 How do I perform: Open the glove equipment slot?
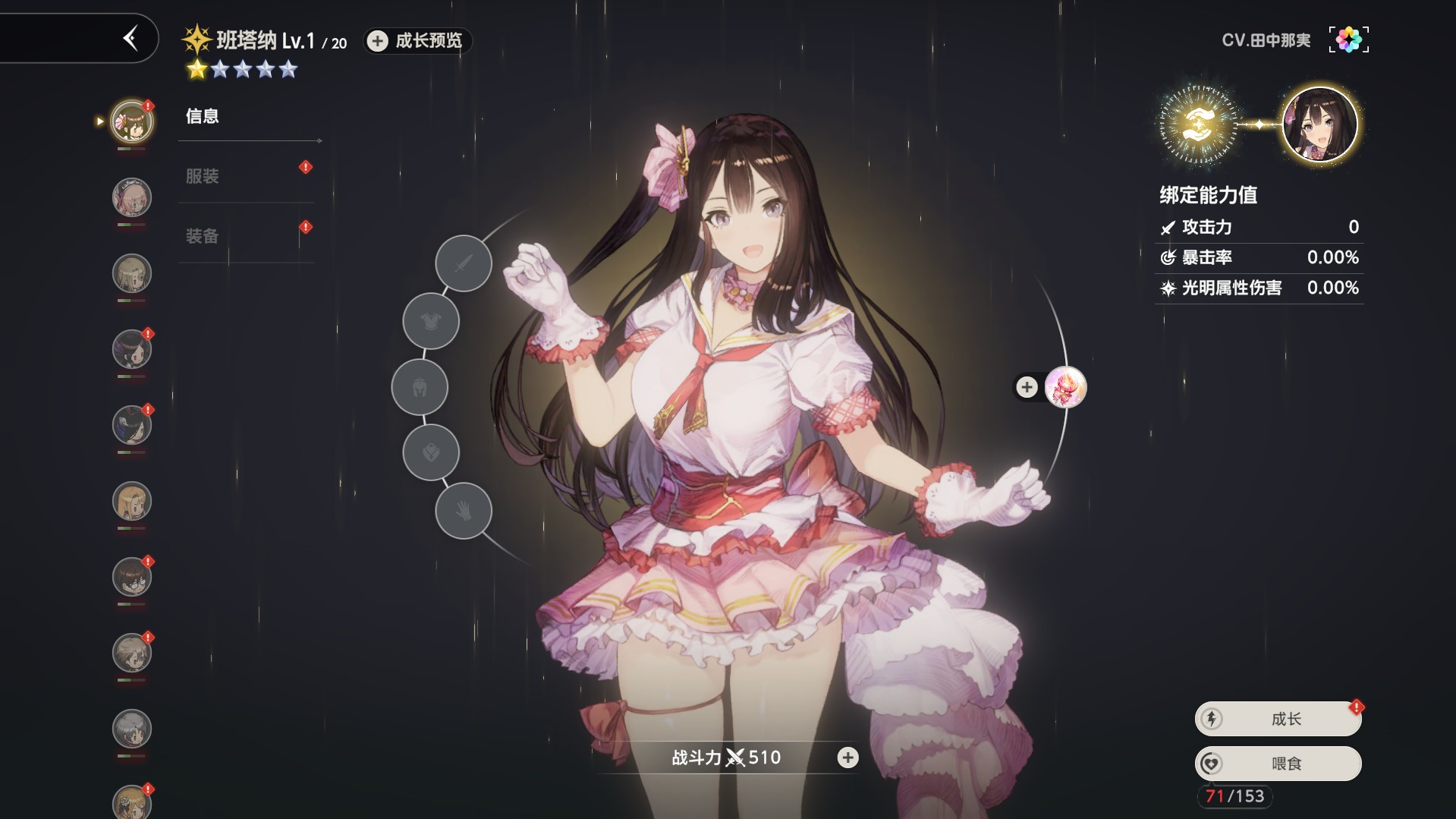point(463,511)
